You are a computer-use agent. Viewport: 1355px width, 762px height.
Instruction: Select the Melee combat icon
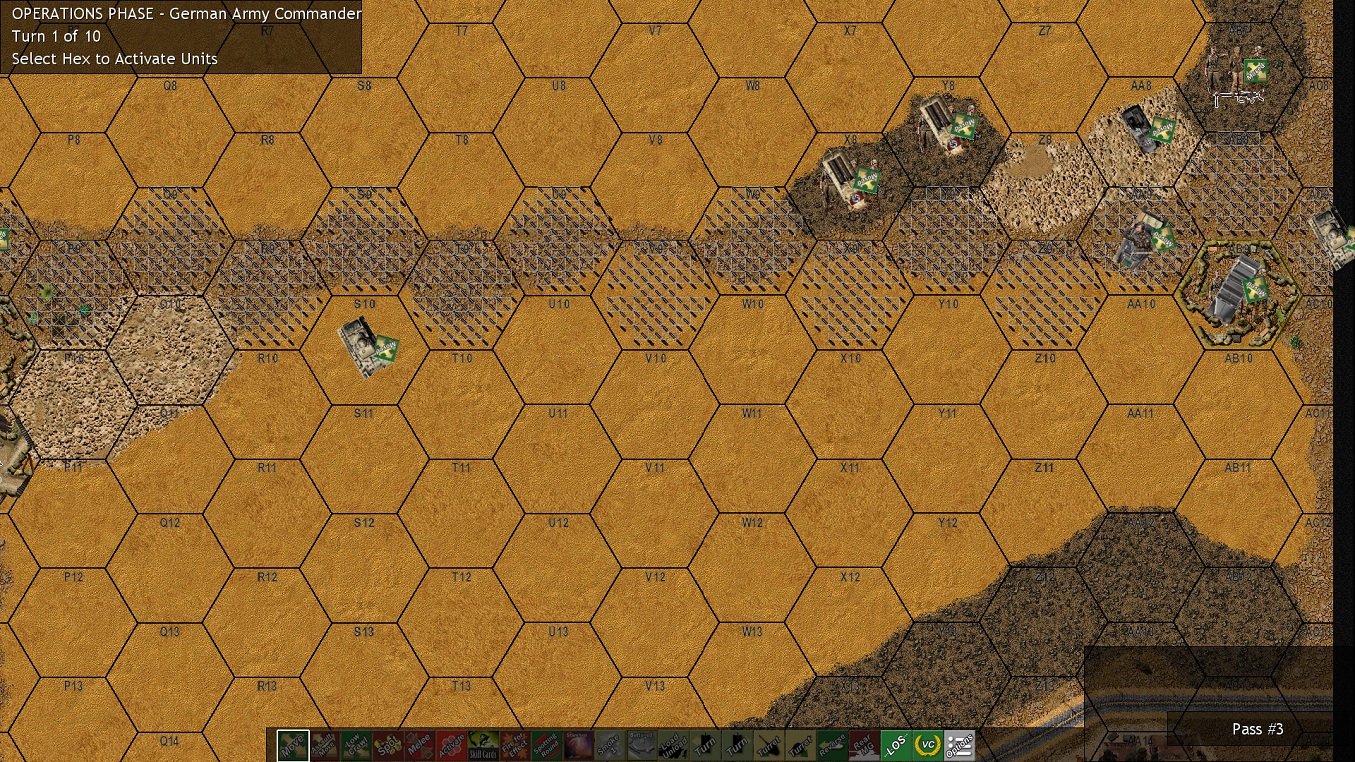(419, 744)
